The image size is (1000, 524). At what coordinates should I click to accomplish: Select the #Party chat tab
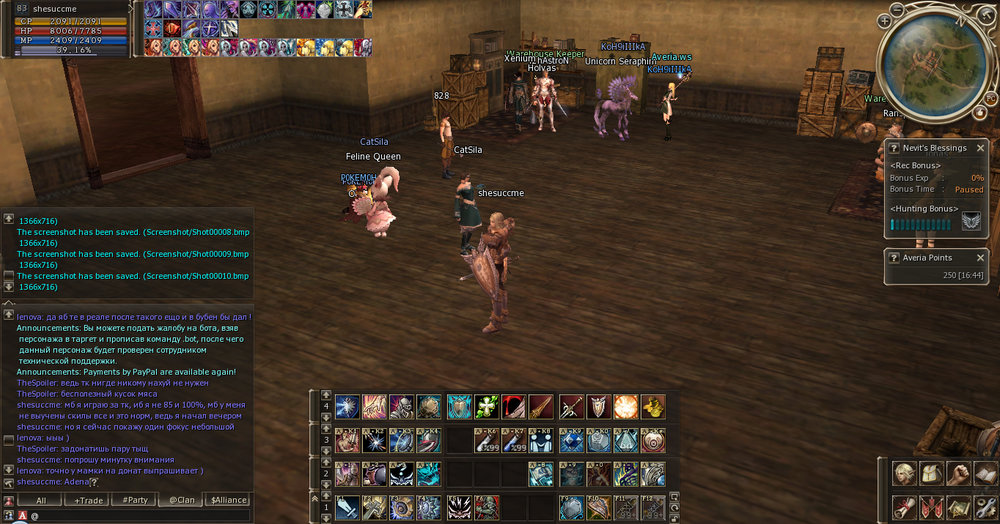point(135,500)
